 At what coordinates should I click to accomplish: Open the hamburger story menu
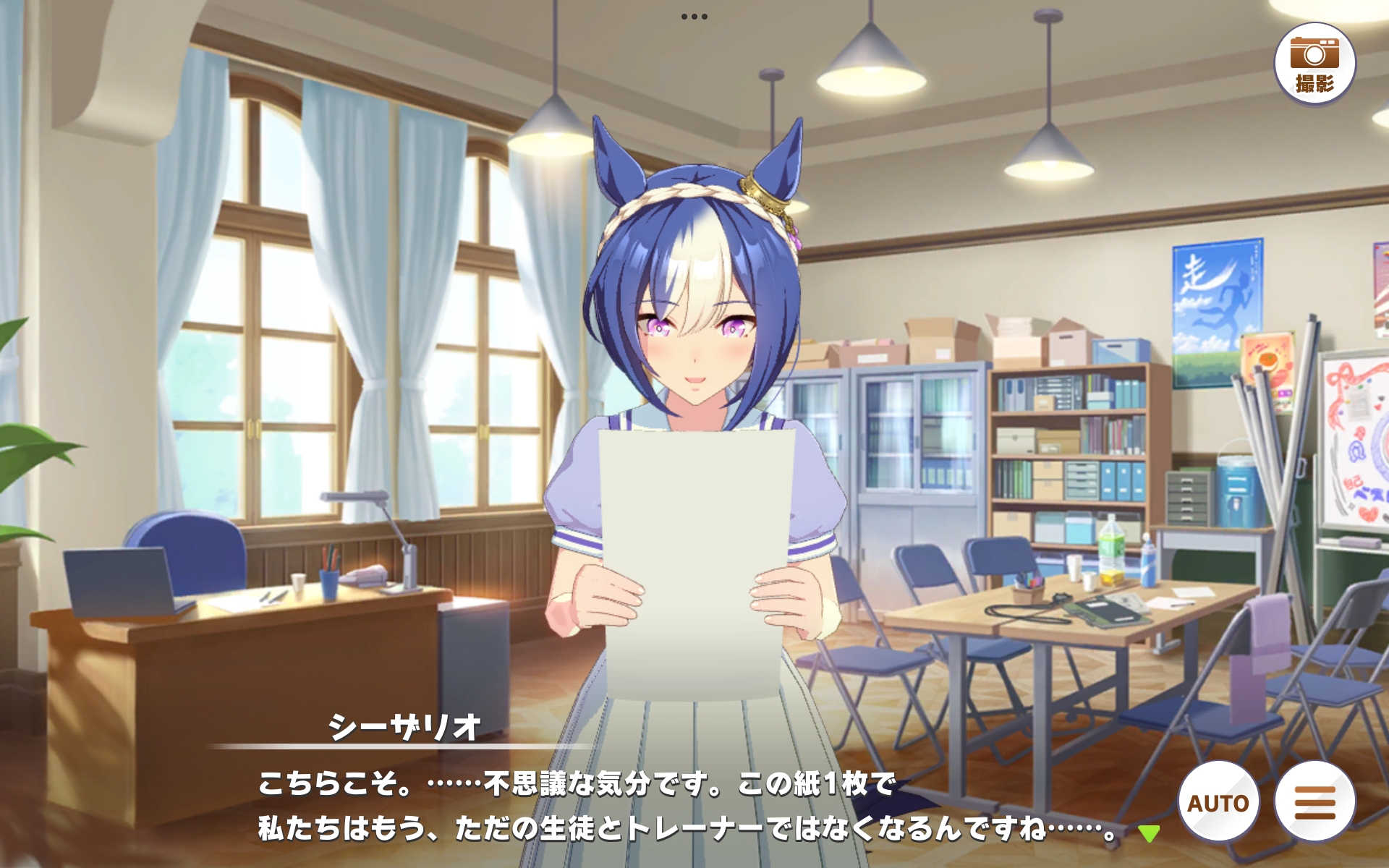(x=1314, y=801)
